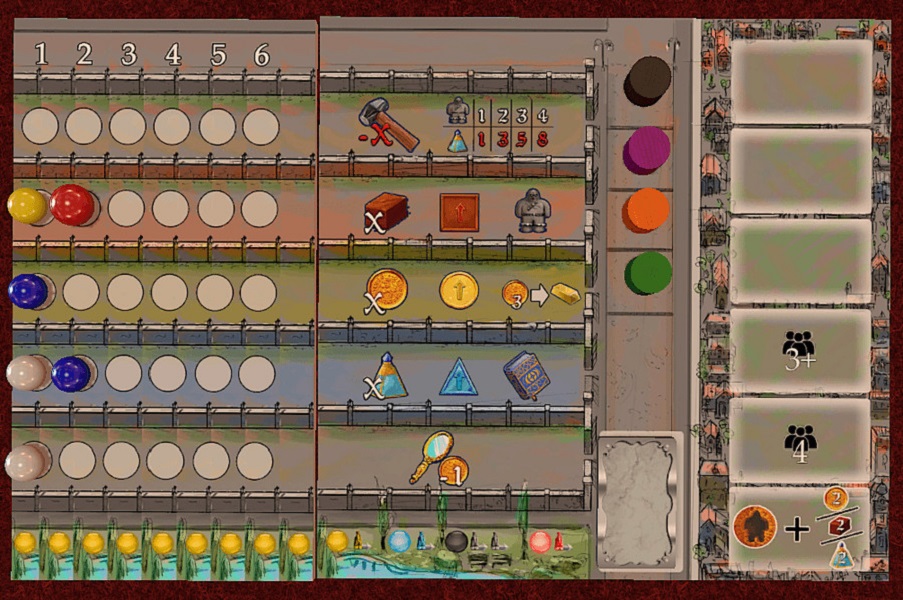Viewport: 903px width, 600px height.
Task: Choose the blue triangle upgrade icon
Action: 459,376
